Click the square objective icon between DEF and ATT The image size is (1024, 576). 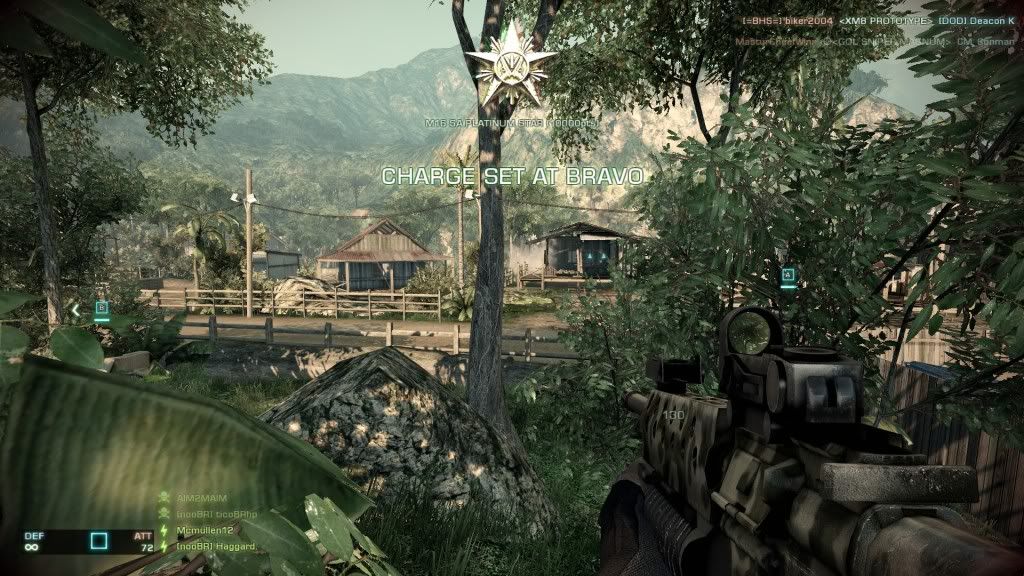coord(99,542)
